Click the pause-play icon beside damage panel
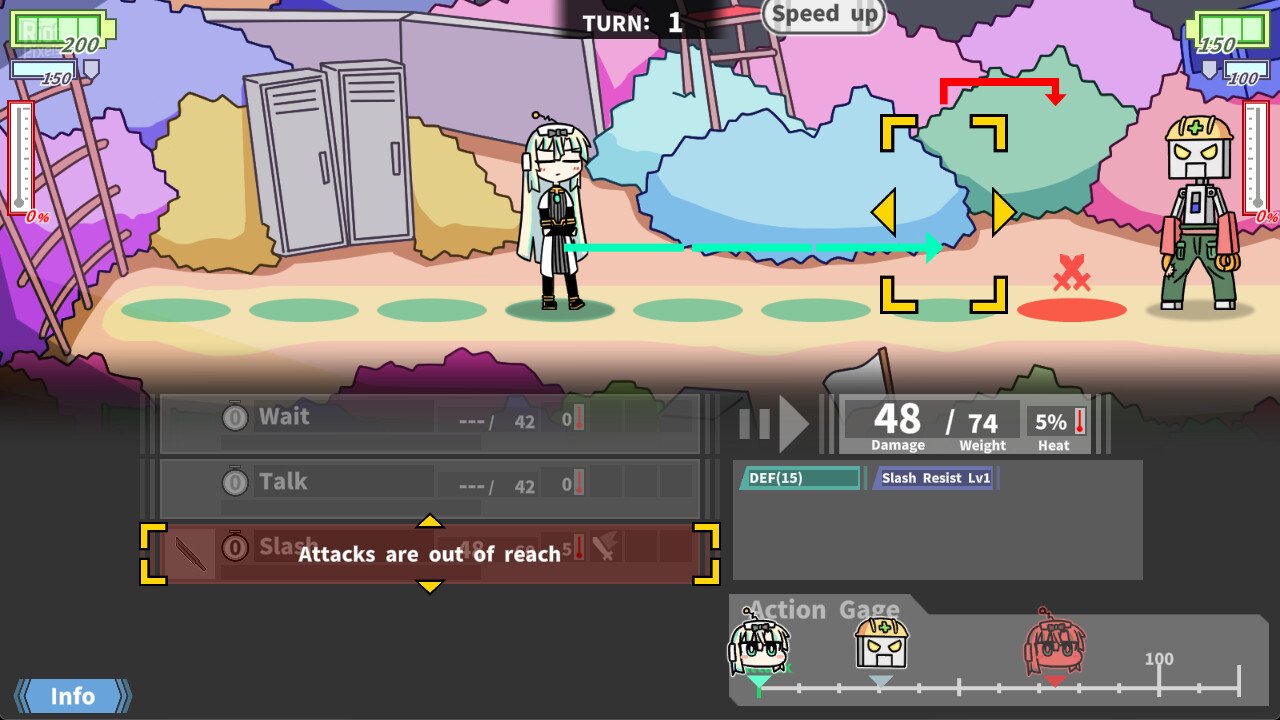Viewport: 1280px width, 720px height. pyautogui.click(x=774, y=424)
